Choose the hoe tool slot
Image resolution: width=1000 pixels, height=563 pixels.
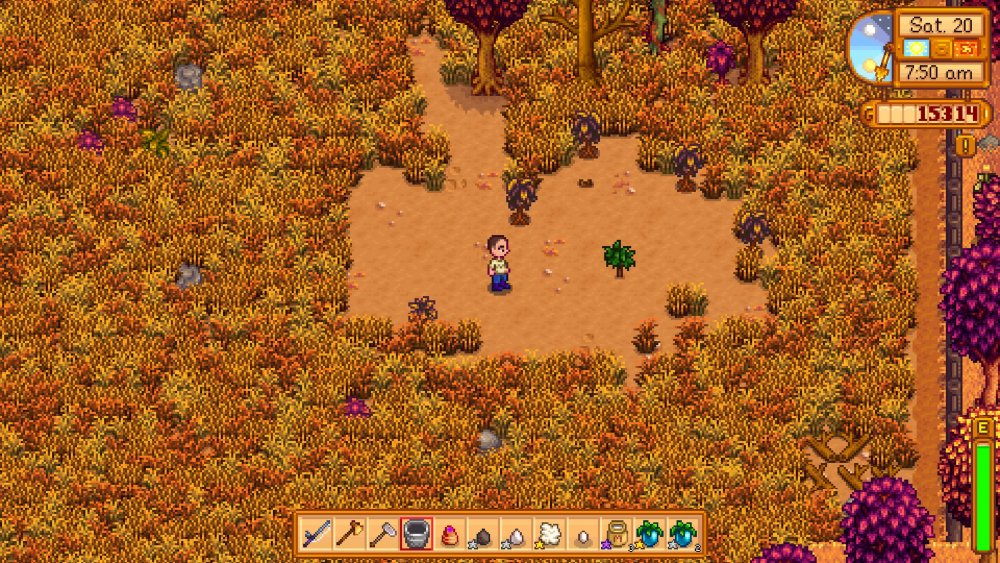382,534
